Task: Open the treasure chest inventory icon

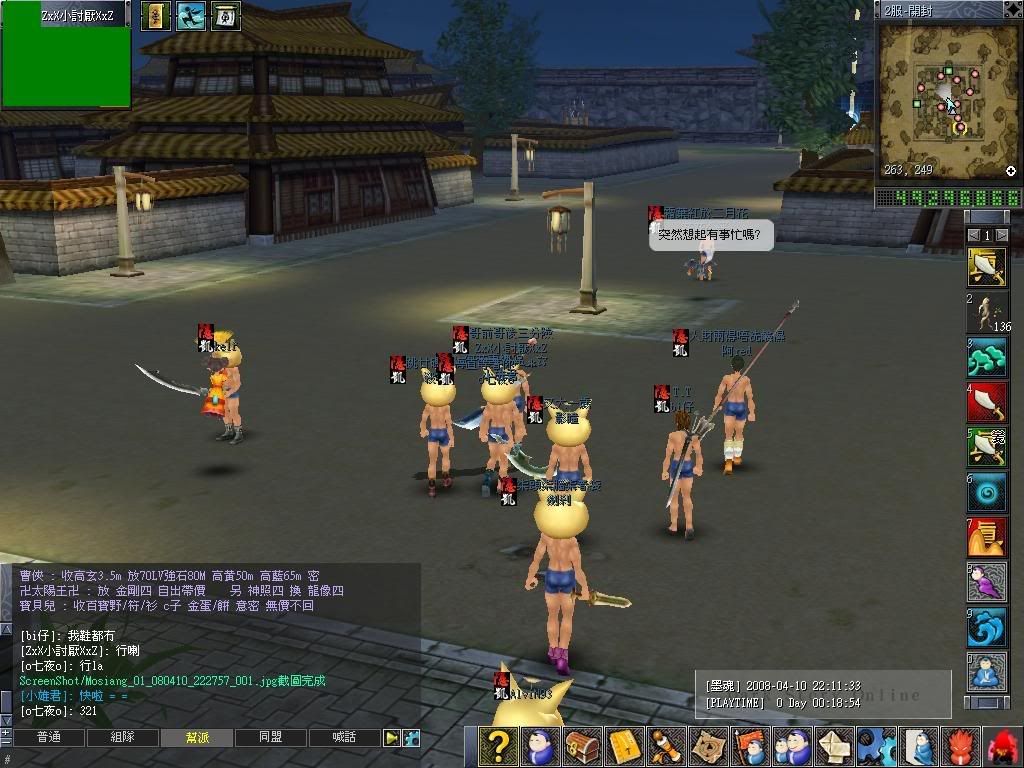Action: (x=582, y=747)
